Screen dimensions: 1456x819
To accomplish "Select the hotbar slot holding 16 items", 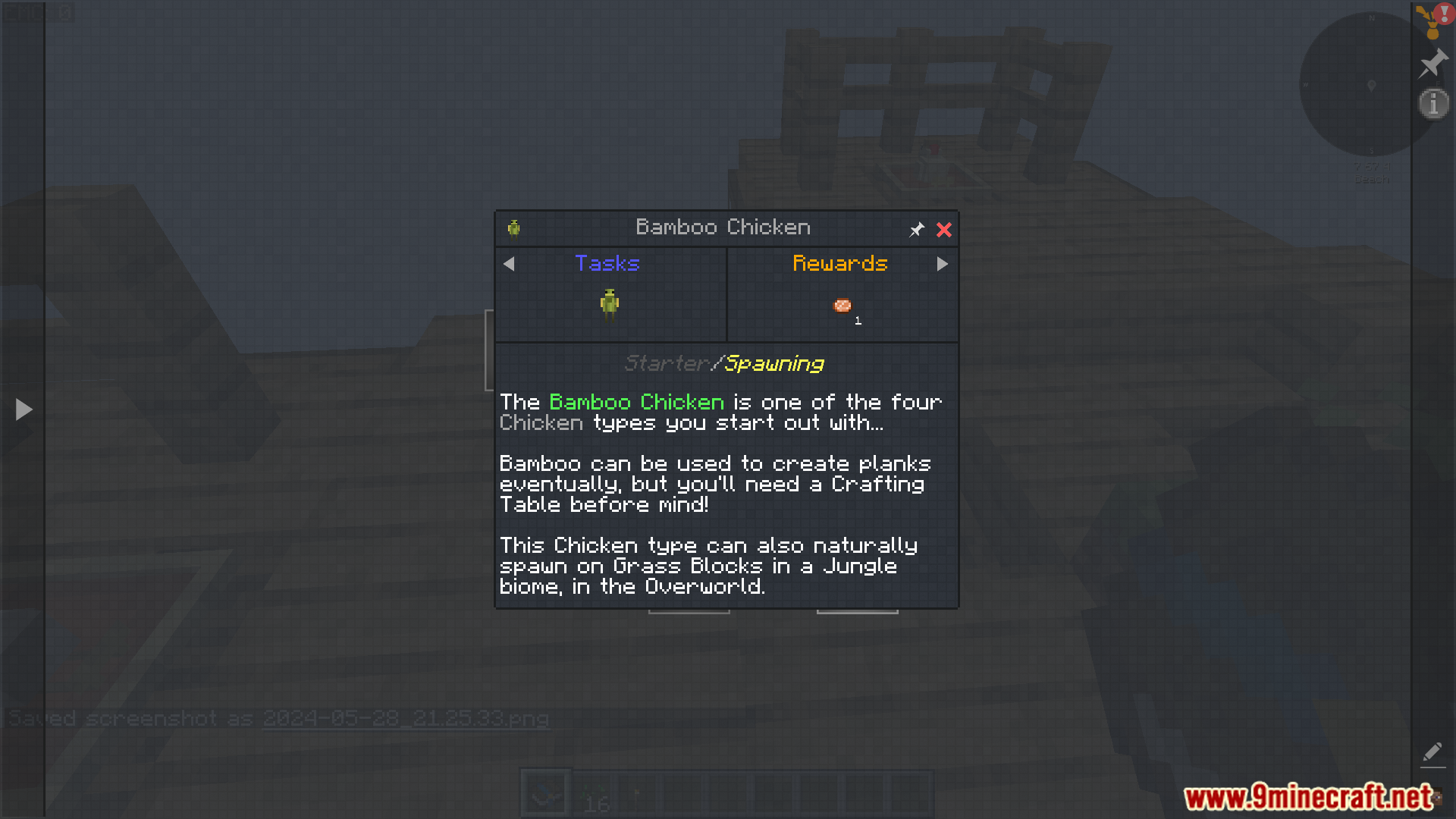I will (596, 791).
